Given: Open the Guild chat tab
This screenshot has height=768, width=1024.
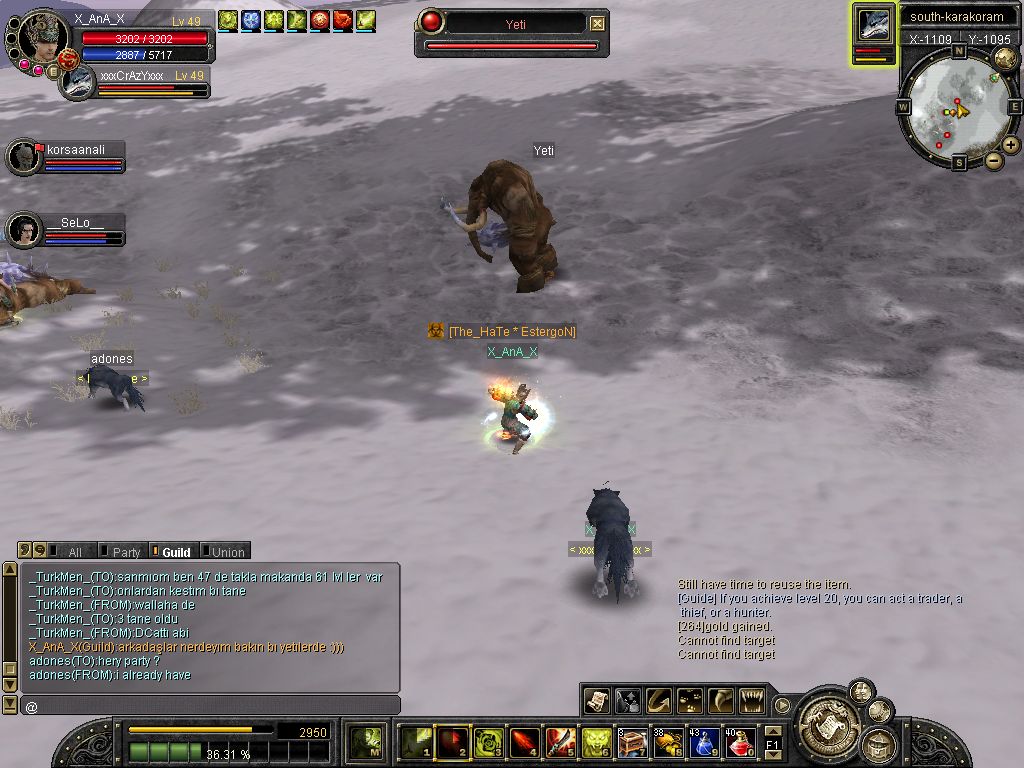Looking at the screenshot, I should tap(172, 552).
